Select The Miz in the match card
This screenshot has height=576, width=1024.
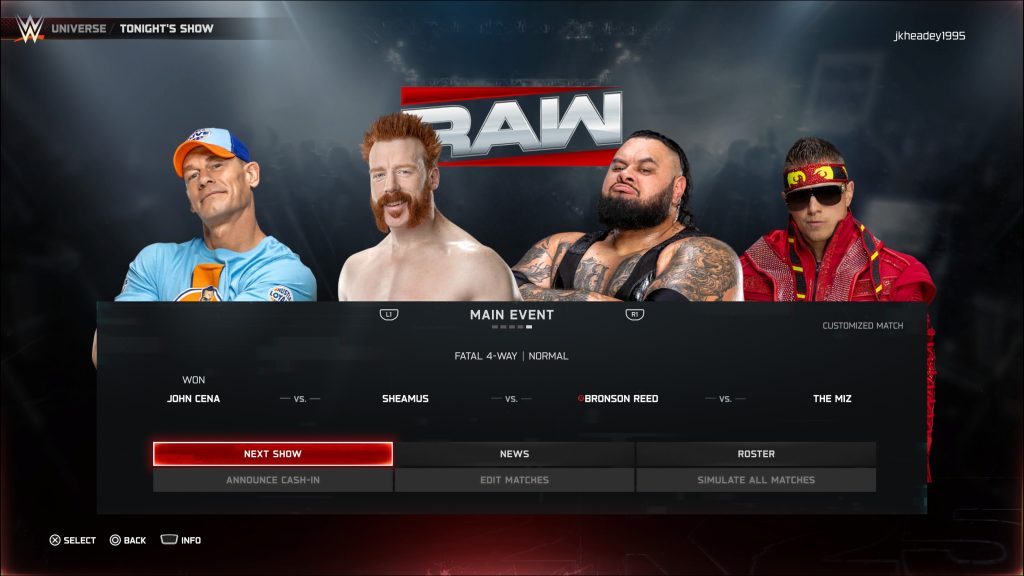tap(832, 399)
